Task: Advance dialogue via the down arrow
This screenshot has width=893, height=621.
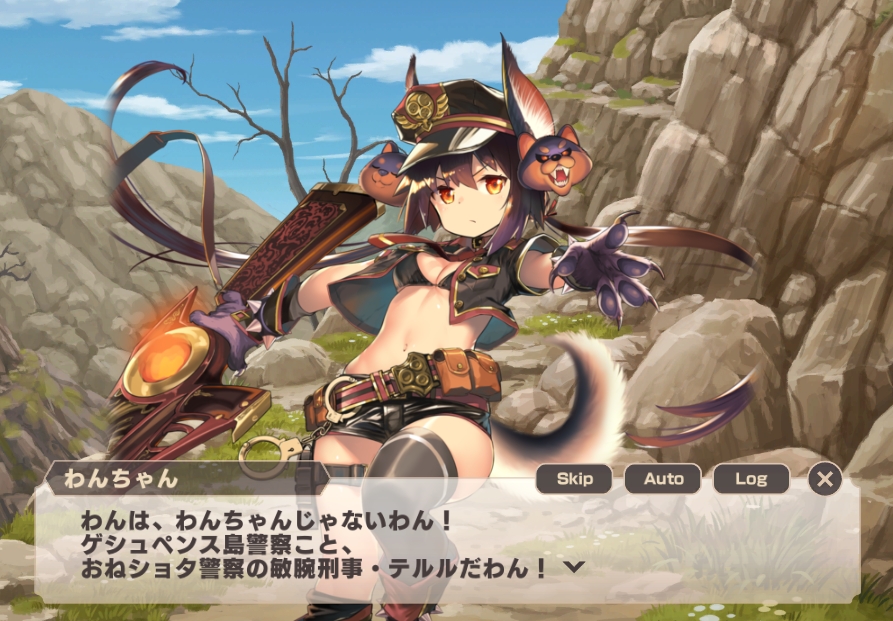Action: pos(574,566)
